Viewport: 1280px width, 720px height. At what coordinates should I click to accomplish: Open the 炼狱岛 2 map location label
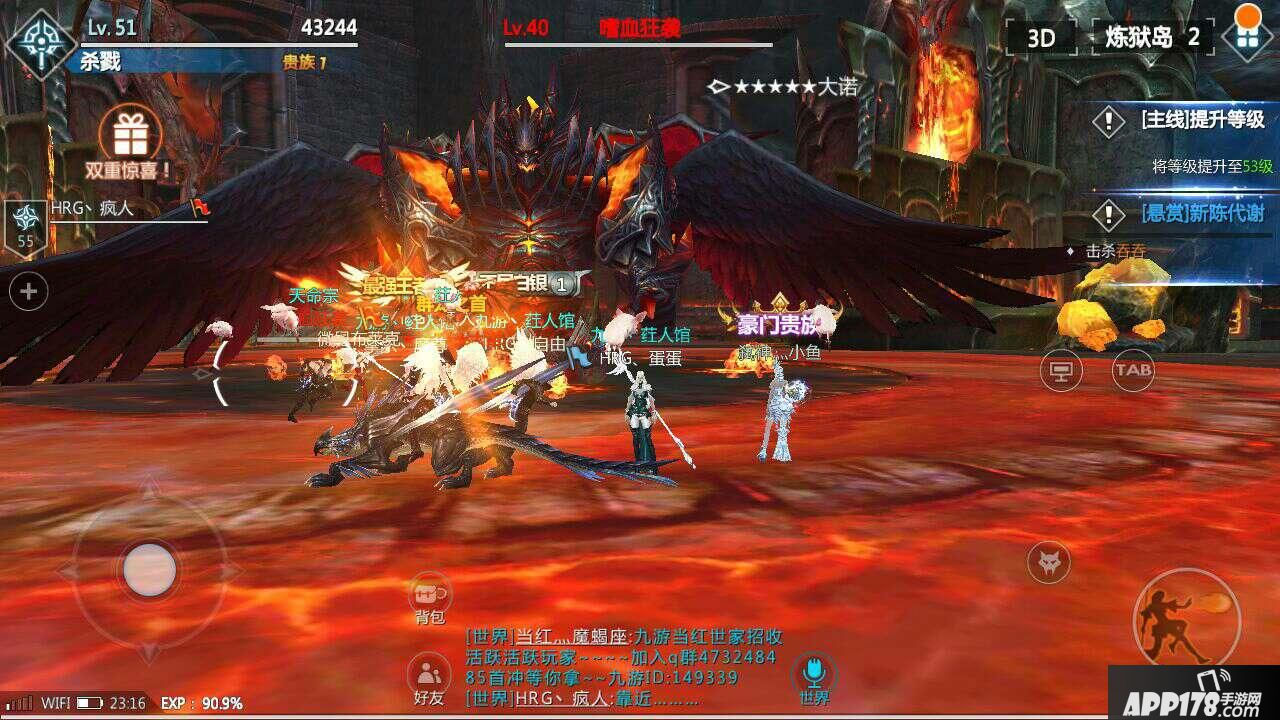click(1151, 38)
